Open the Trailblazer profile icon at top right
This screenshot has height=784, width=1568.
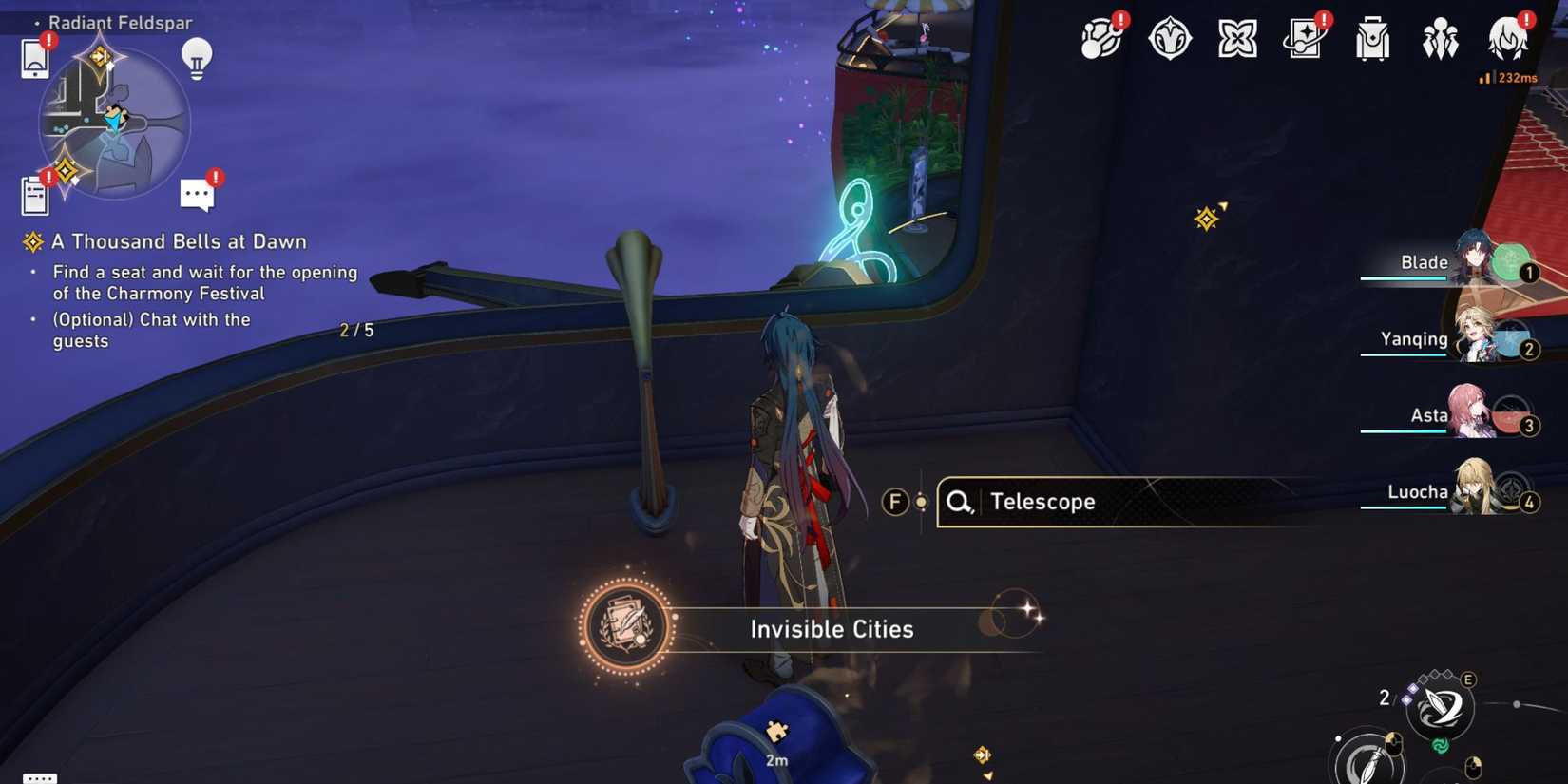coord(1509,40)
